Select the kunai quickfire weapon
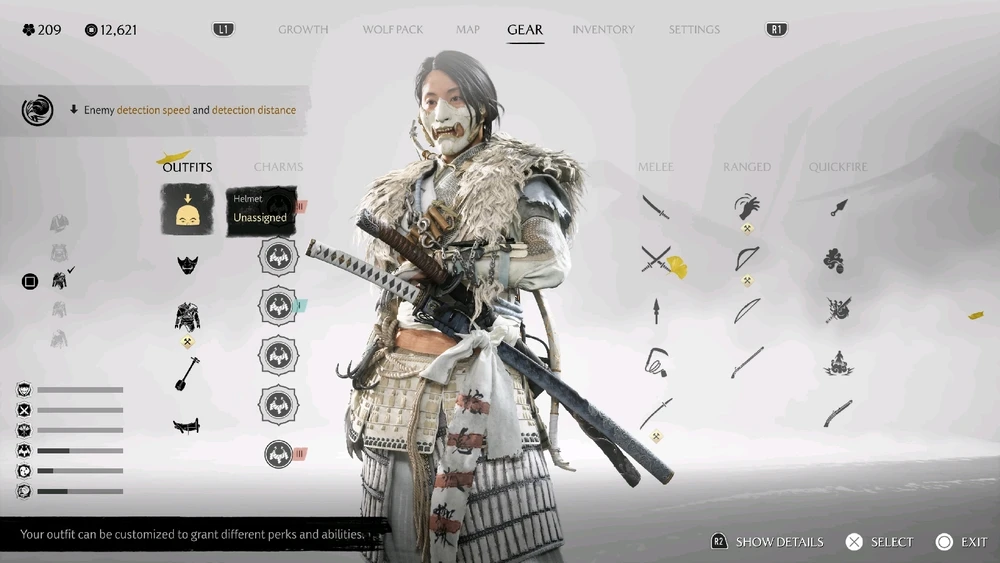This screenshot has width=1000, height=563. 839,207
